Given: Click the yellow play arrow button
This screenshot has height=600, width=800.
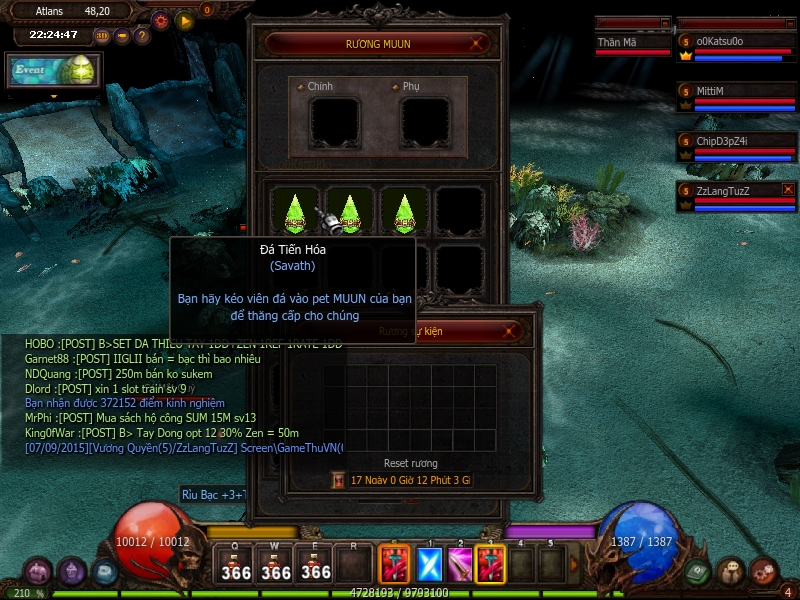Looking at the screenshot, I should [x=184, y=19].
